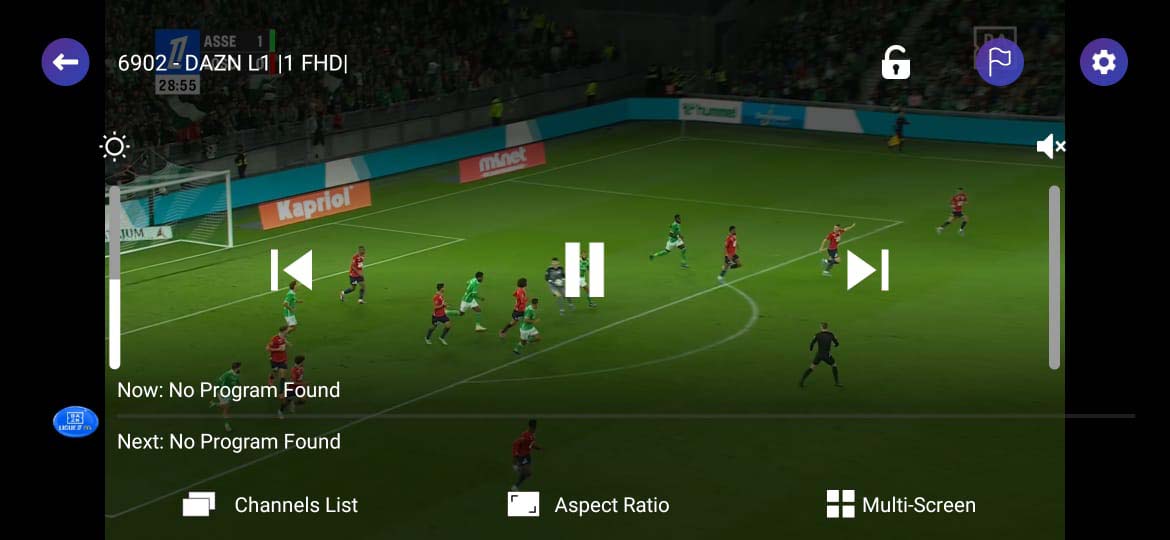Select the blue channel logo thumbnail
The width and height of the screenshot is (1170, 540).
pyautogui.click(x=75, y=422)
